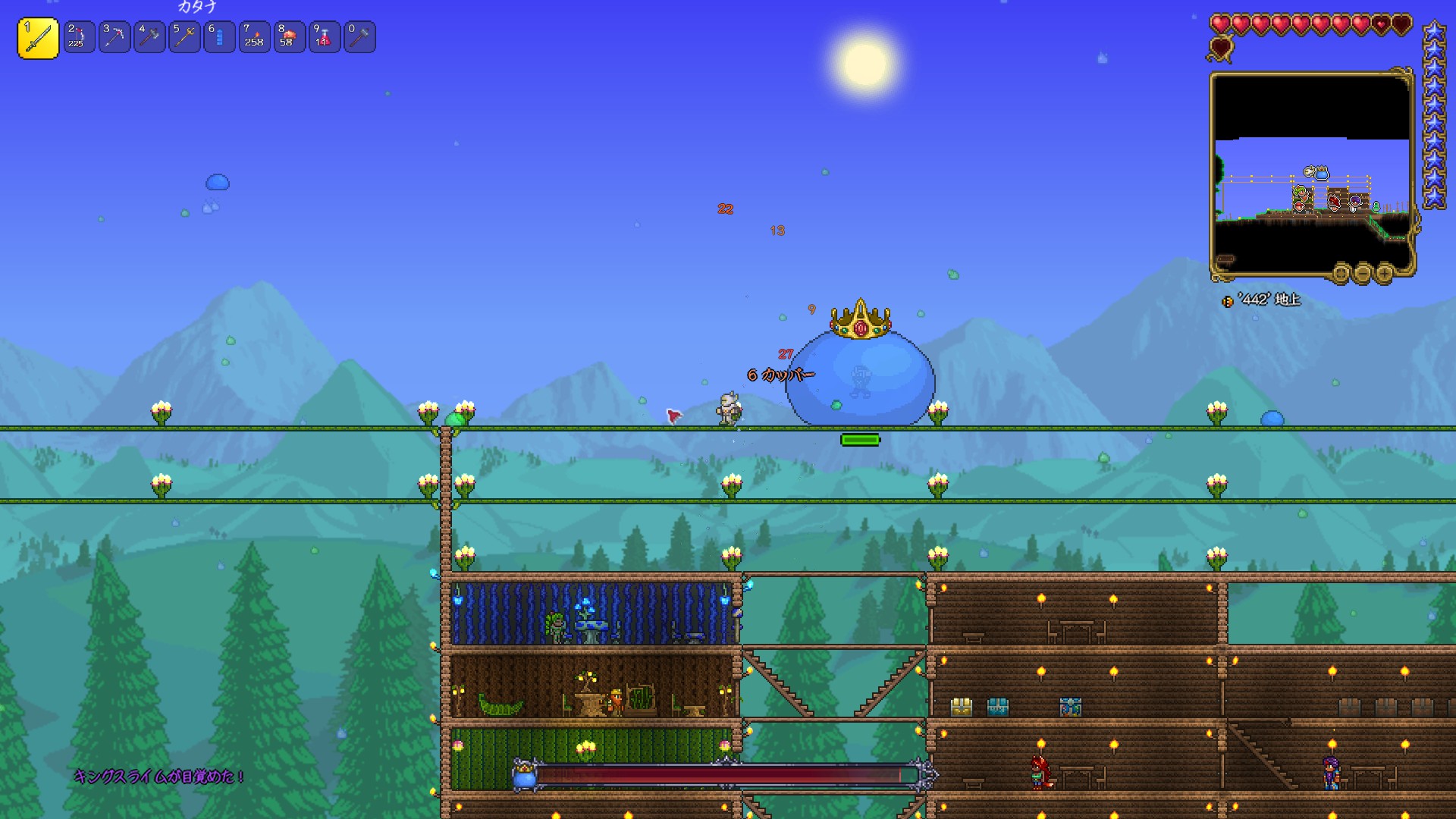The width and height of the screenshot is (1456, 819).
Task: Choose the blue item in hotbar slot 6
Action: 219,37
